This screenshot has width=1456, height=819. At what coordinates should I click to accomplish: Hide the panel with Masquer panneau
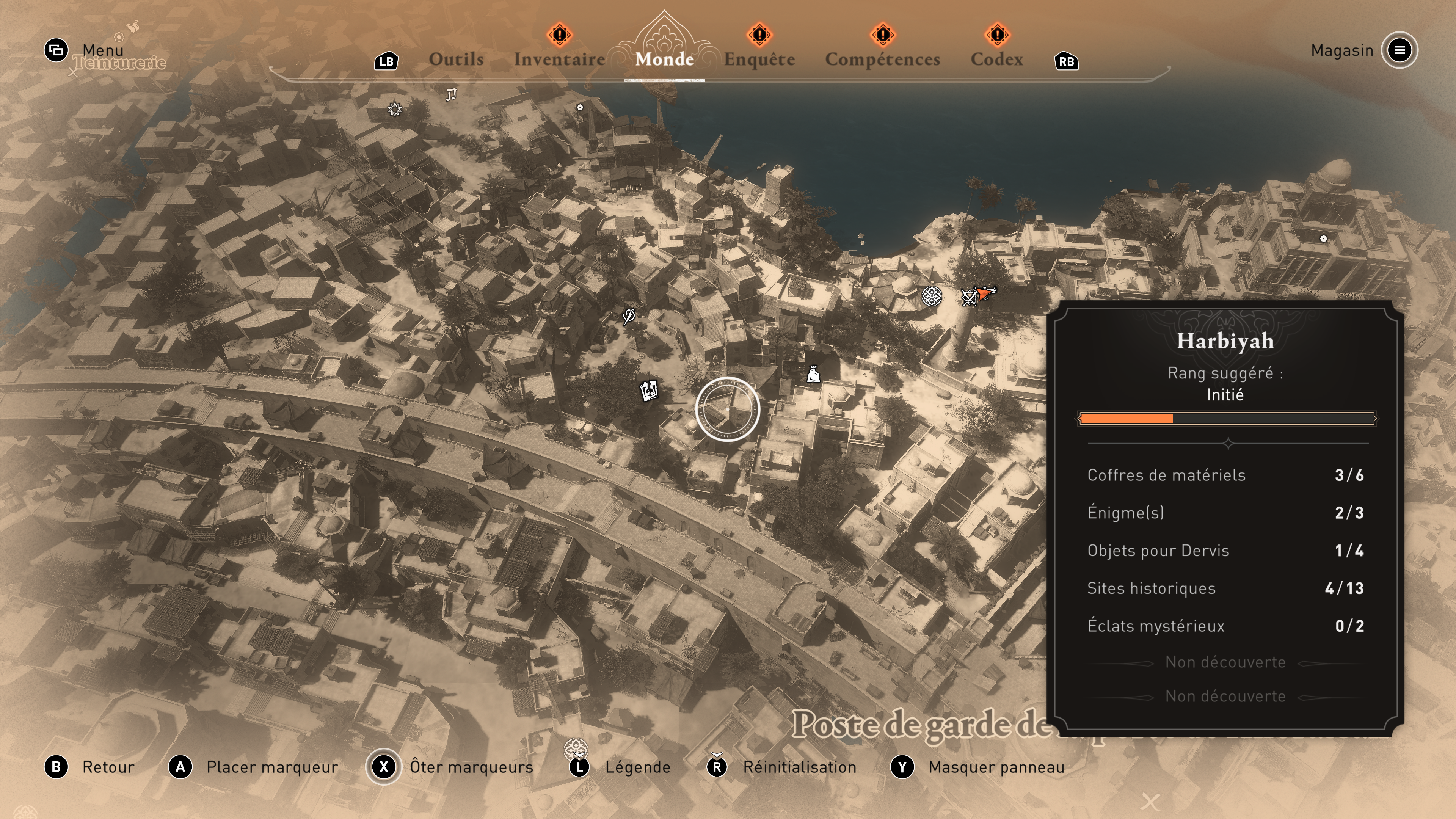click(996, 767)
